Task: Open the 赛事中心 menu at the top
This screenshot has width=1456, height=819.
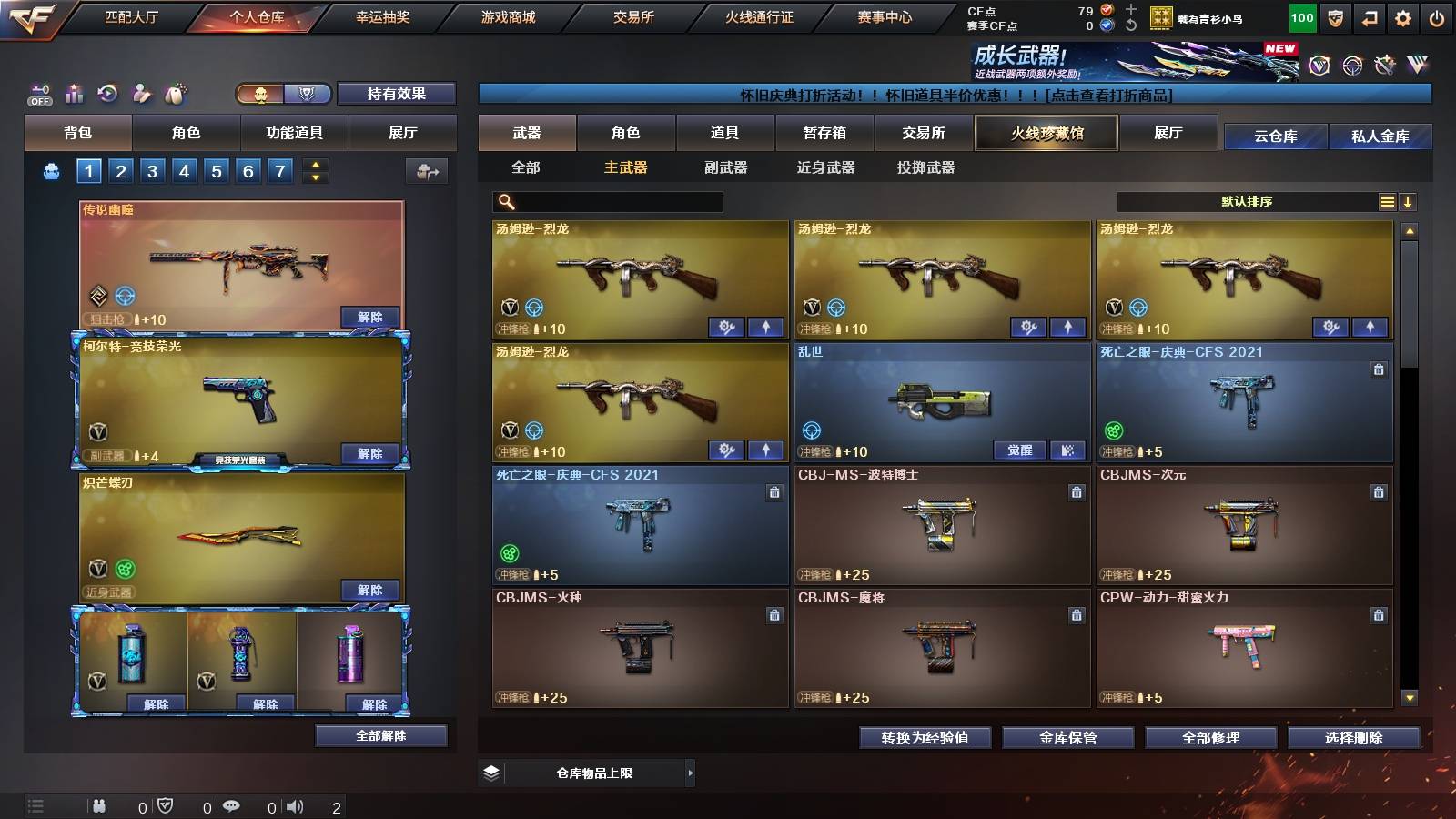Action: click(885, 15)
